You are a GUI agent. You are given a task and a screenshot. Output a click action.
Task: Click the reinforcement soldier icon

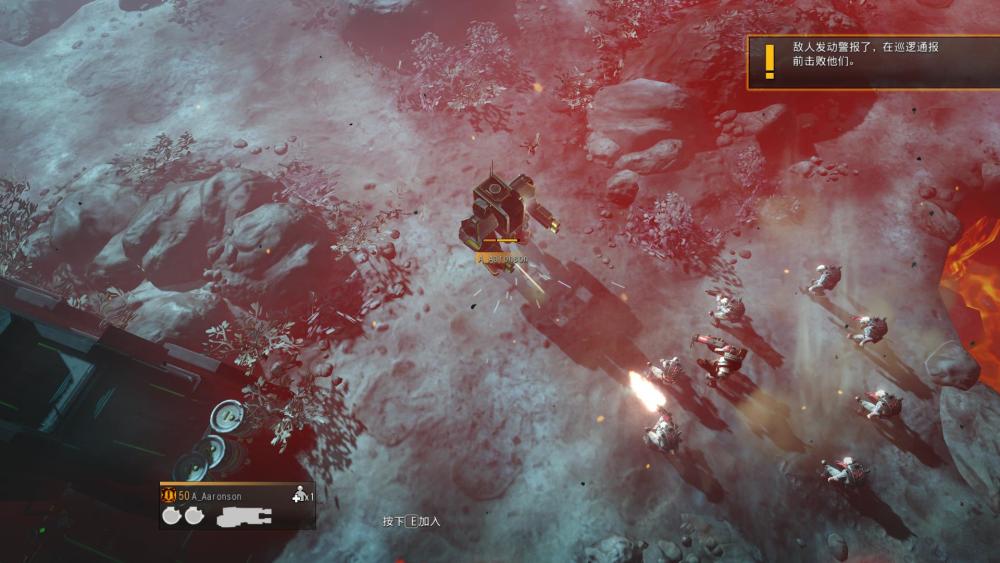point(298,495)
